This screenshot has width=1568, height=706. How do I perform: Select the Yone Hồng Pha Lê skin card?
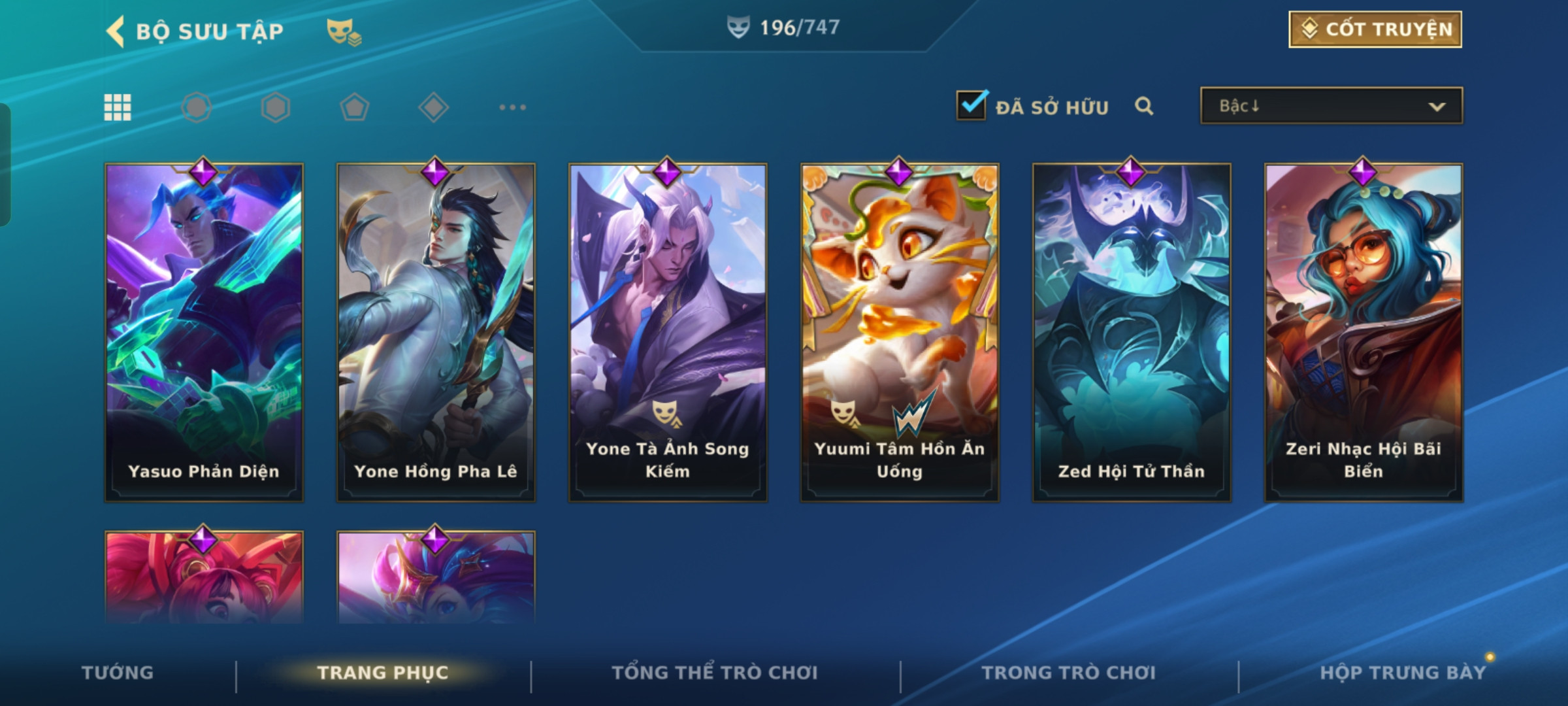pos(436,332)
